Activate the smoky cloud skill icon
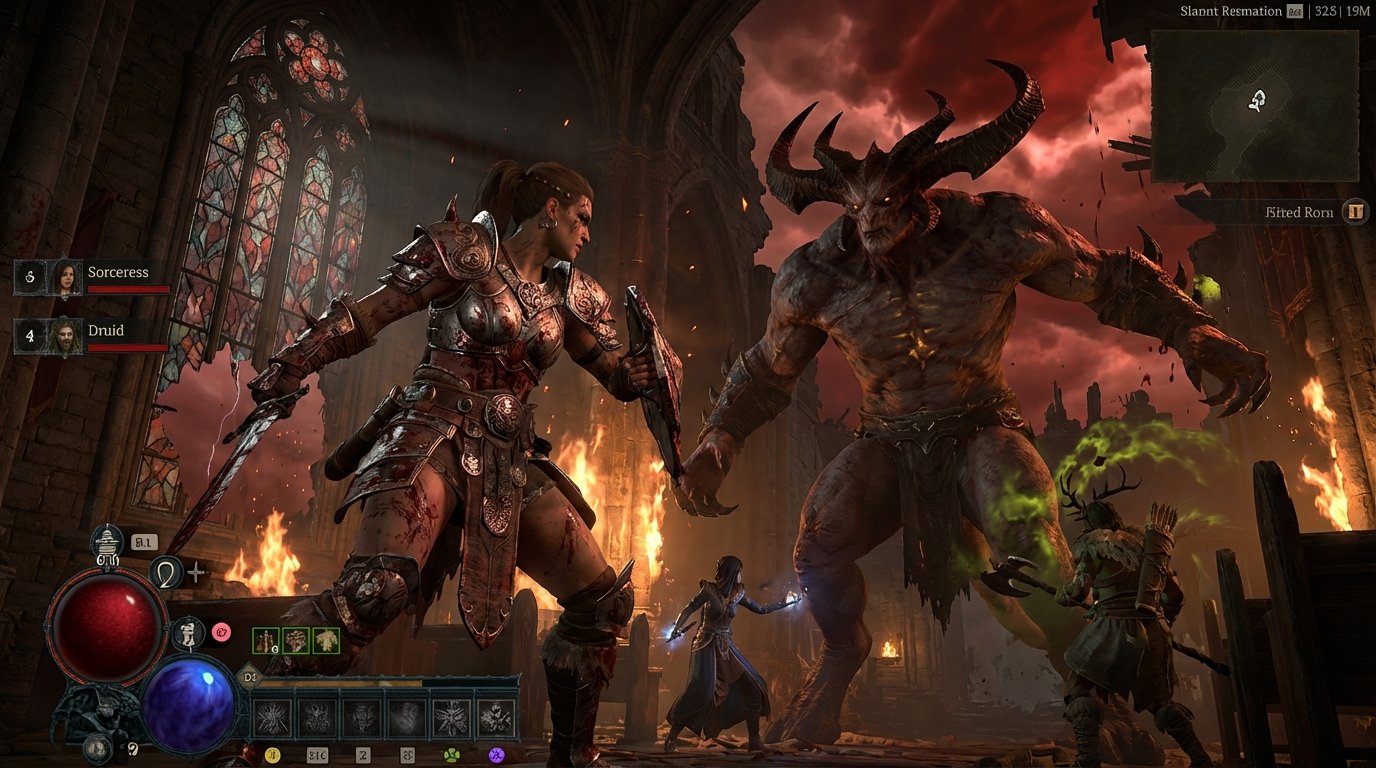The width and height of the screenshot is (1376, 768). pyautogui.click(x=407, y=717)
